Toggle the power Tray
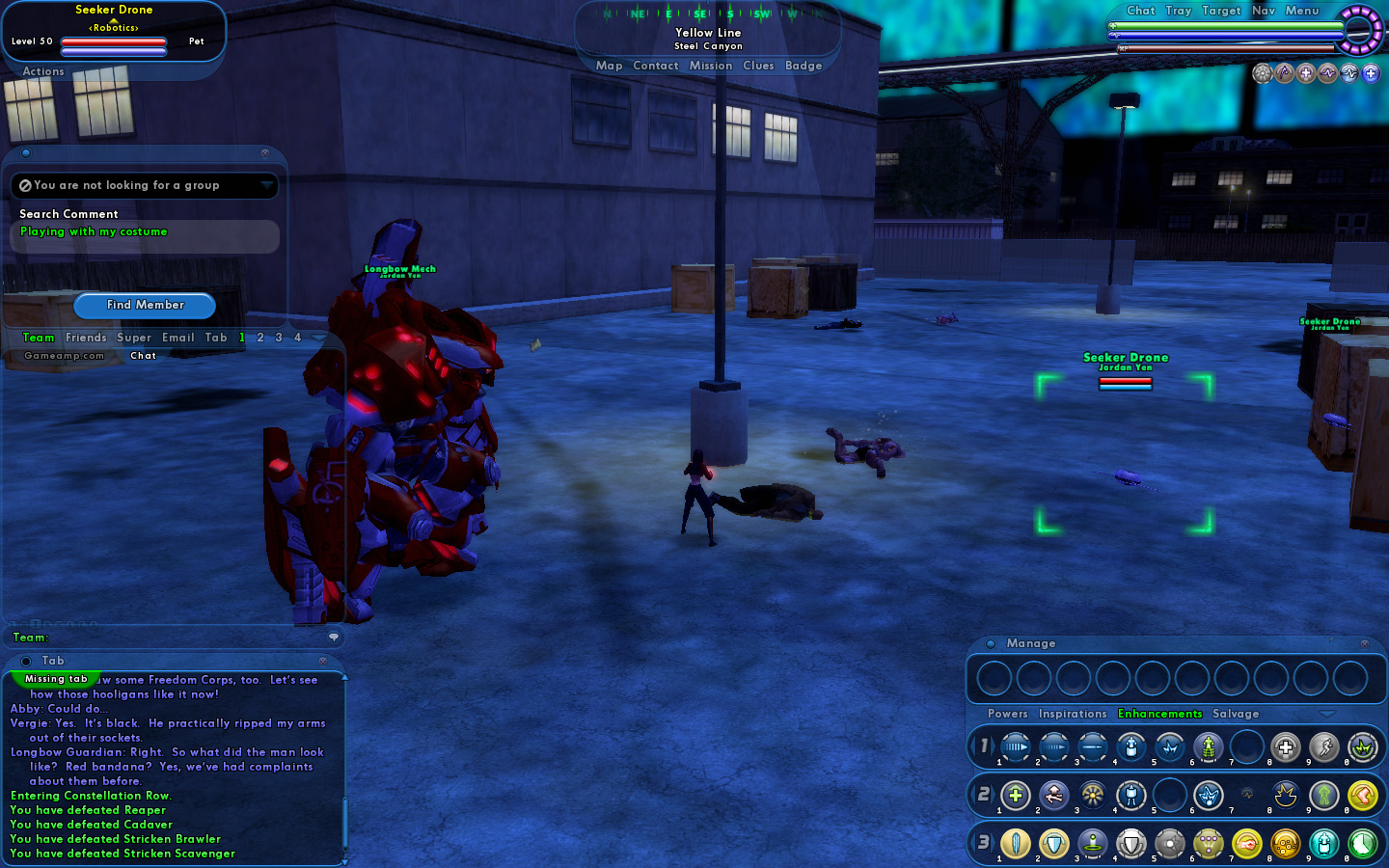This screenshot has width=1389, height=868. pos(1178,11)
